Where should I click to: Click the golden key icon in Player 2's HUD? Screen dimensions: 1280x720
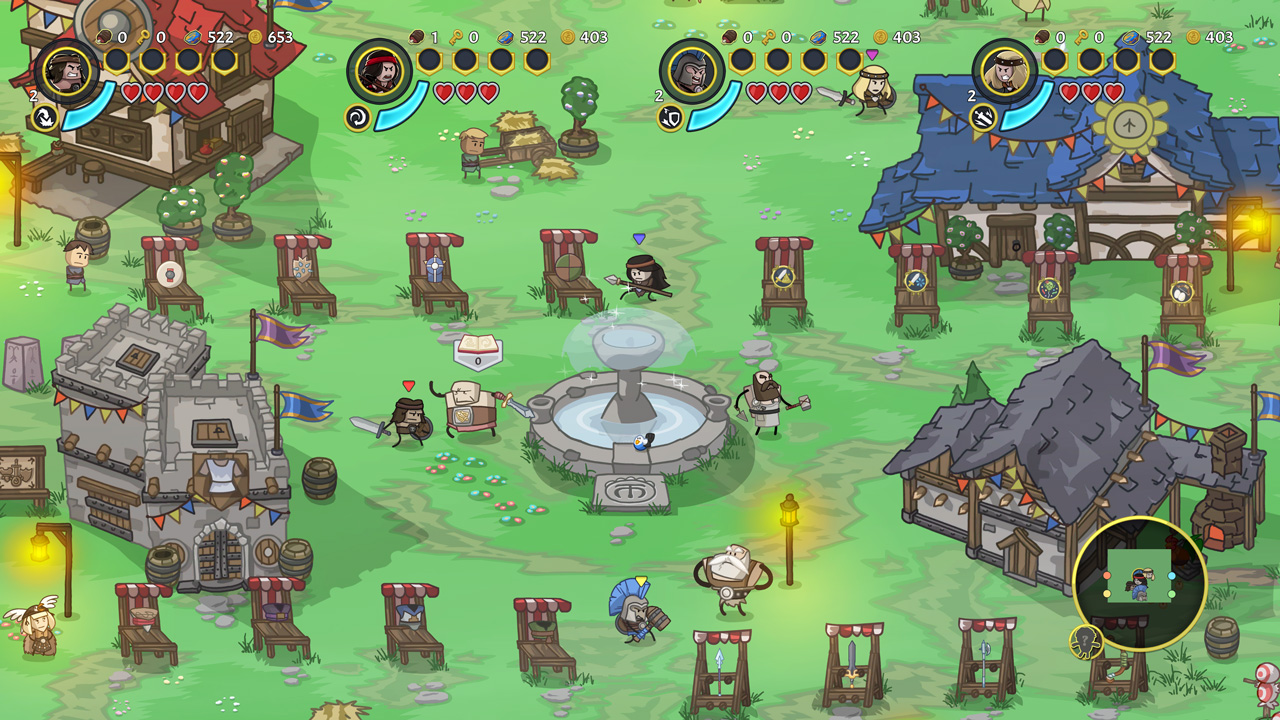(x=456, y=37)
